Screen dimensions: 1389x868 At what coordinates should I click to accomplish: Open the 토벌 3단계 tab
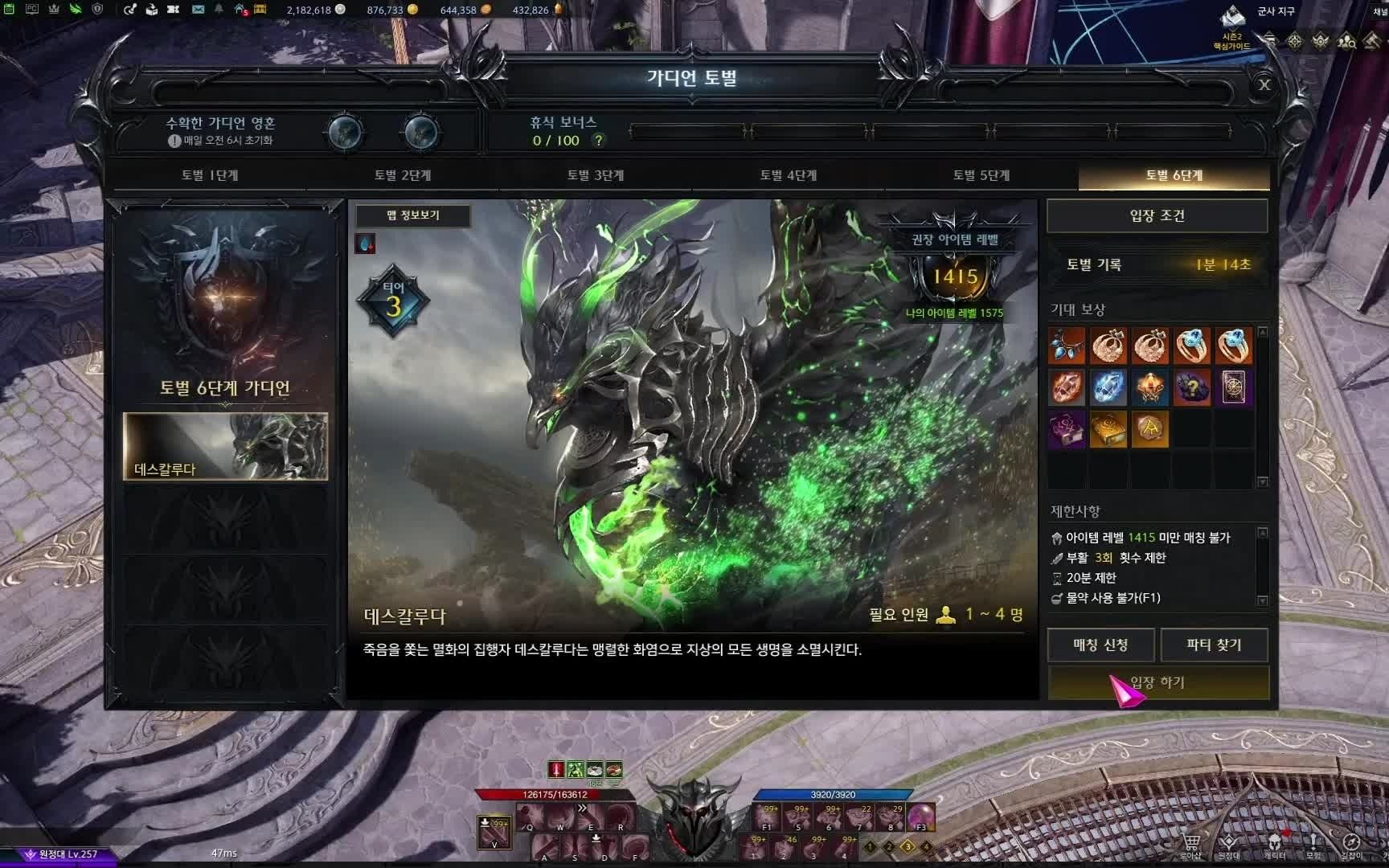(x=596, y=175)
